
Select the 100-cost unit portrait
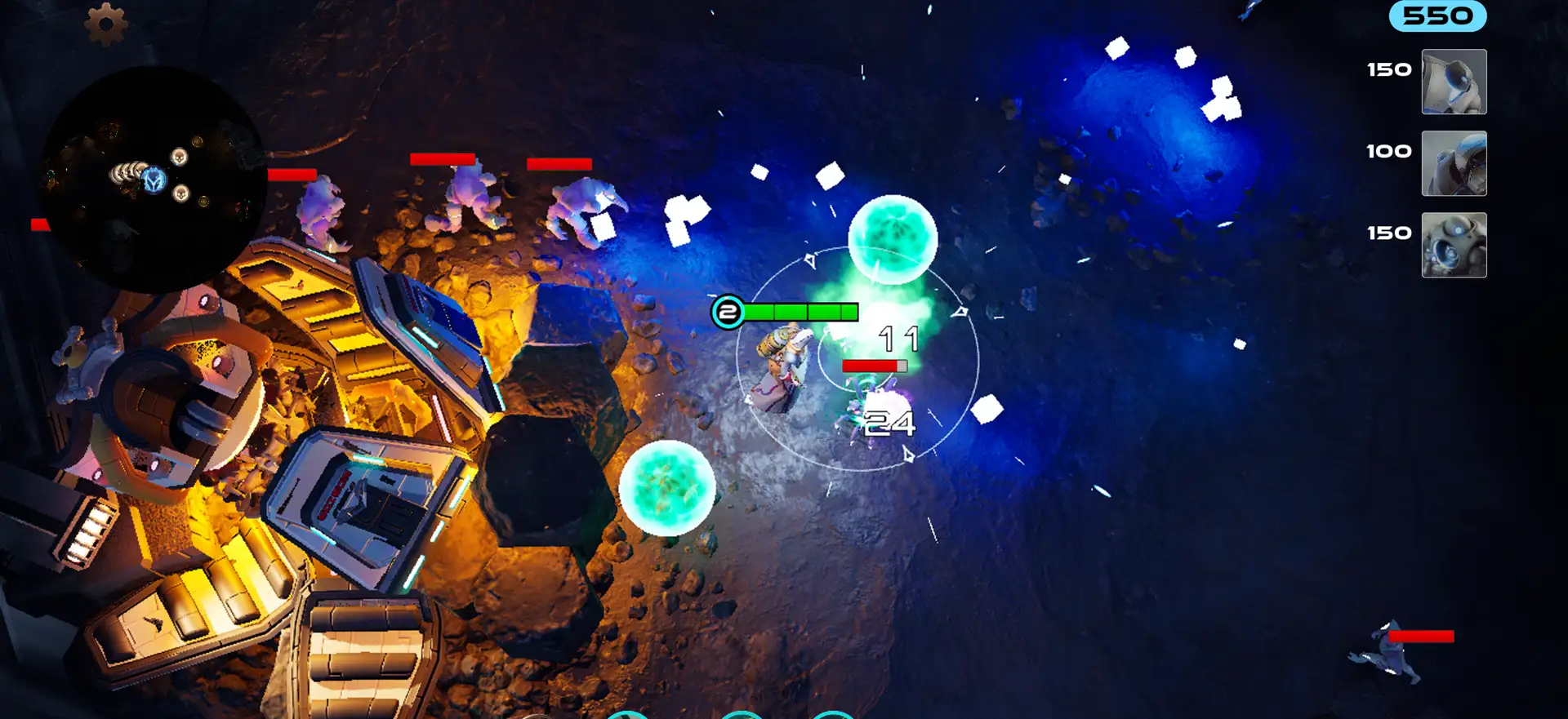coord(1454,163)
